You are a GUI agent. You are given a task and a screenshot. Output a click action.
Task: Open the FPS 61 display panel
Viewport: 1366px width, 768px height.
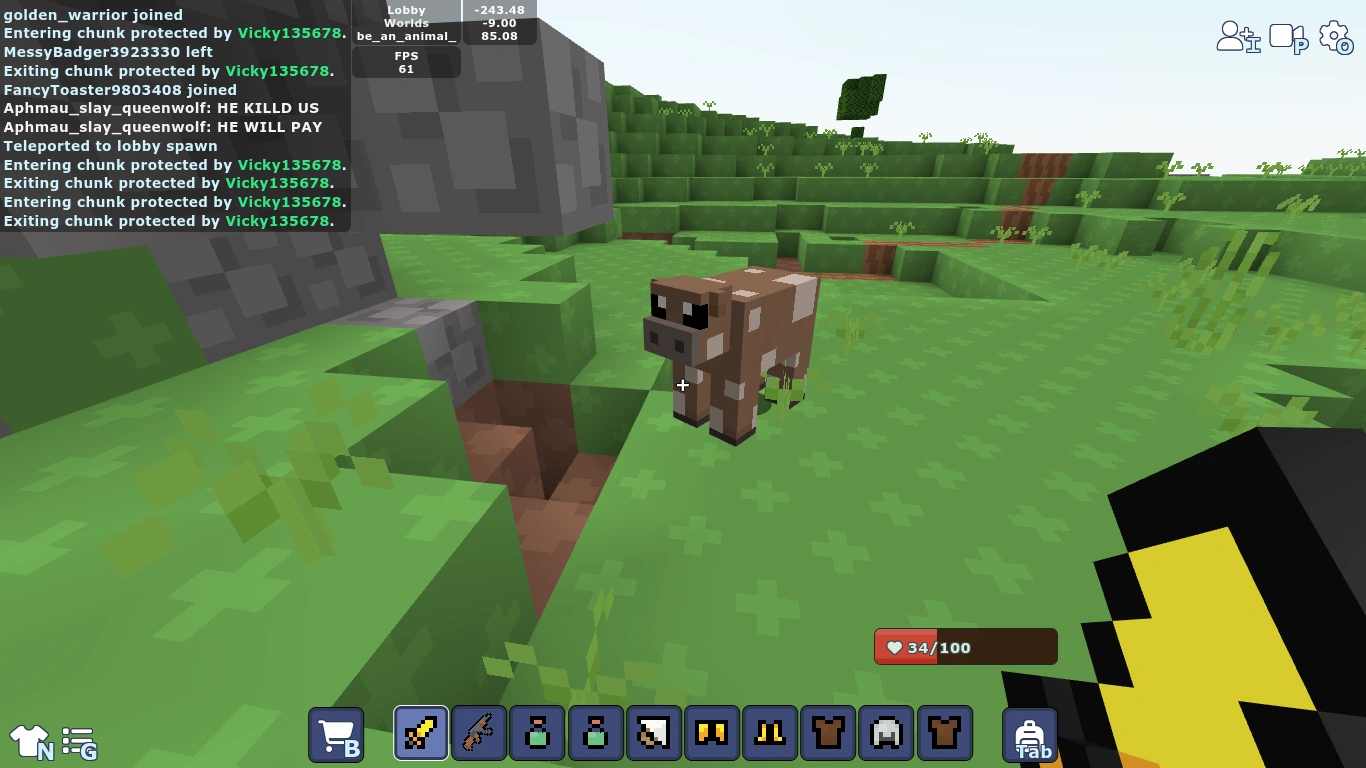pyautogui.click(x=406, y=62)
